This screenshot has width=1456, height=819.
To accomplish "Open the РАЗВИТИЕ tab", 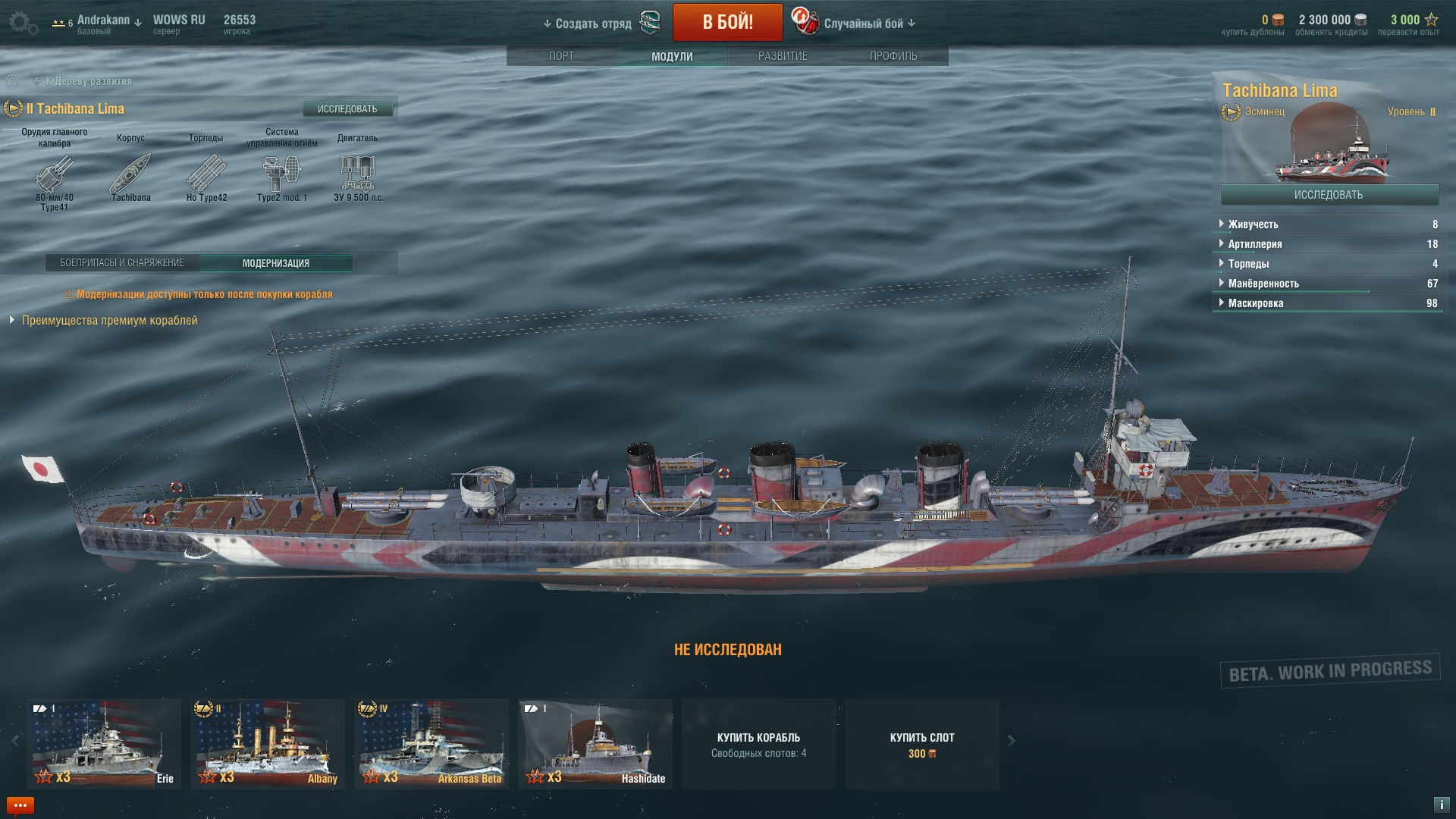I will pyautogui.click(x=783, y=56).
